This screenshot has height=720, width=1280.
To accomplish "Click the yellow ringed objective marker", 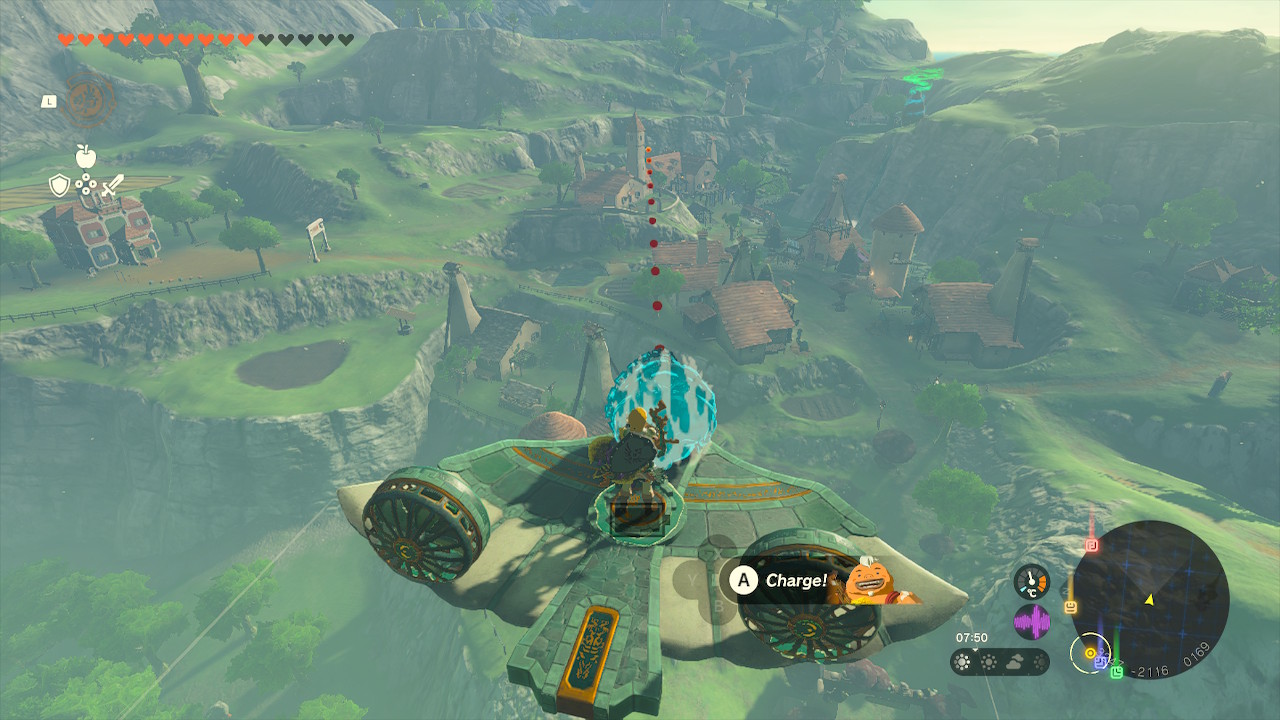I will (x=1090, y=653).
